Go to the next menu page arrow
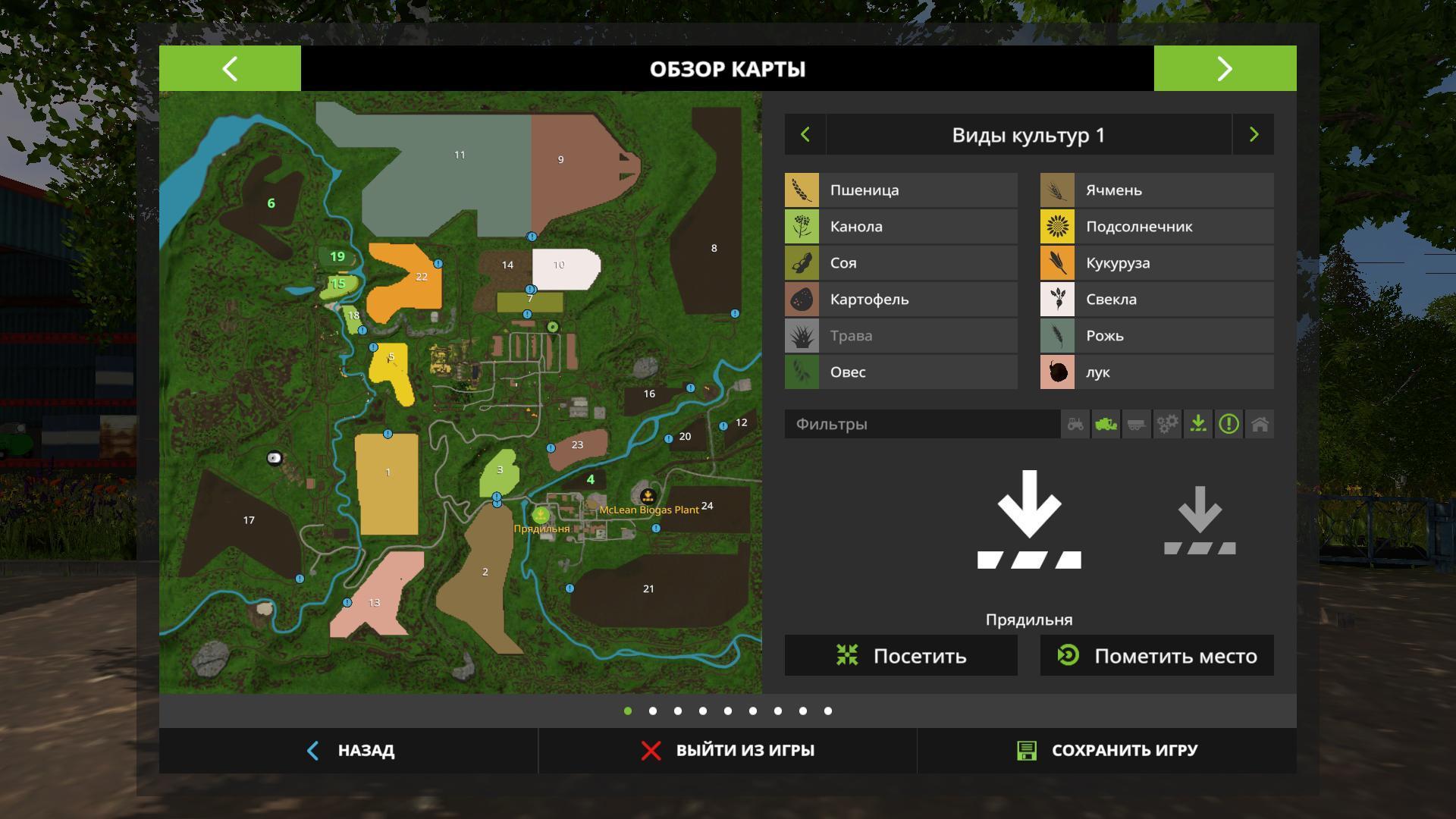Screen dimensions: 1456x819 coord(1225,69)
